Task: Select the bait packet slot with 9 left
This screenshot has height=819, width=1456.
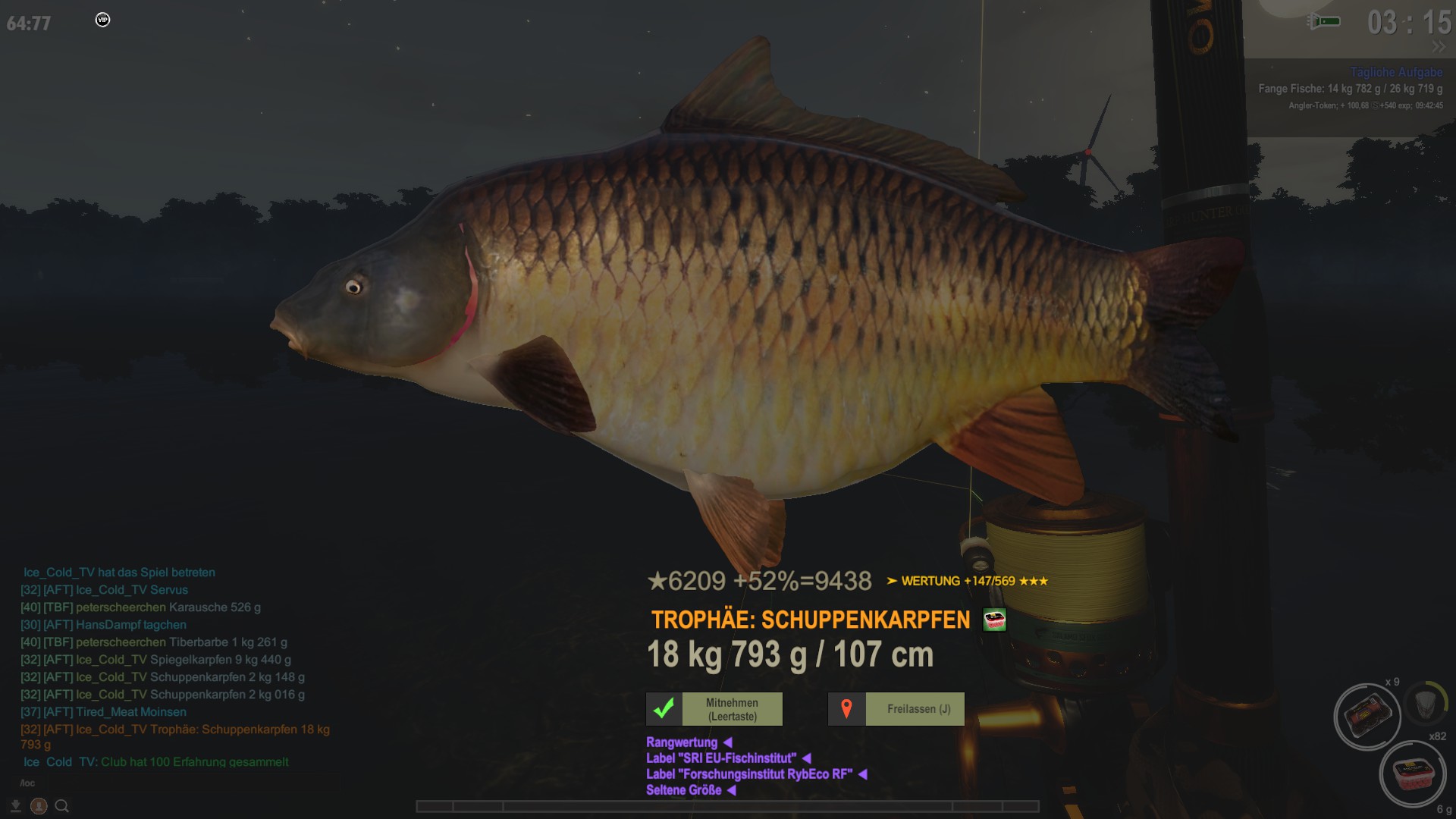Action: coord(1367,716)
